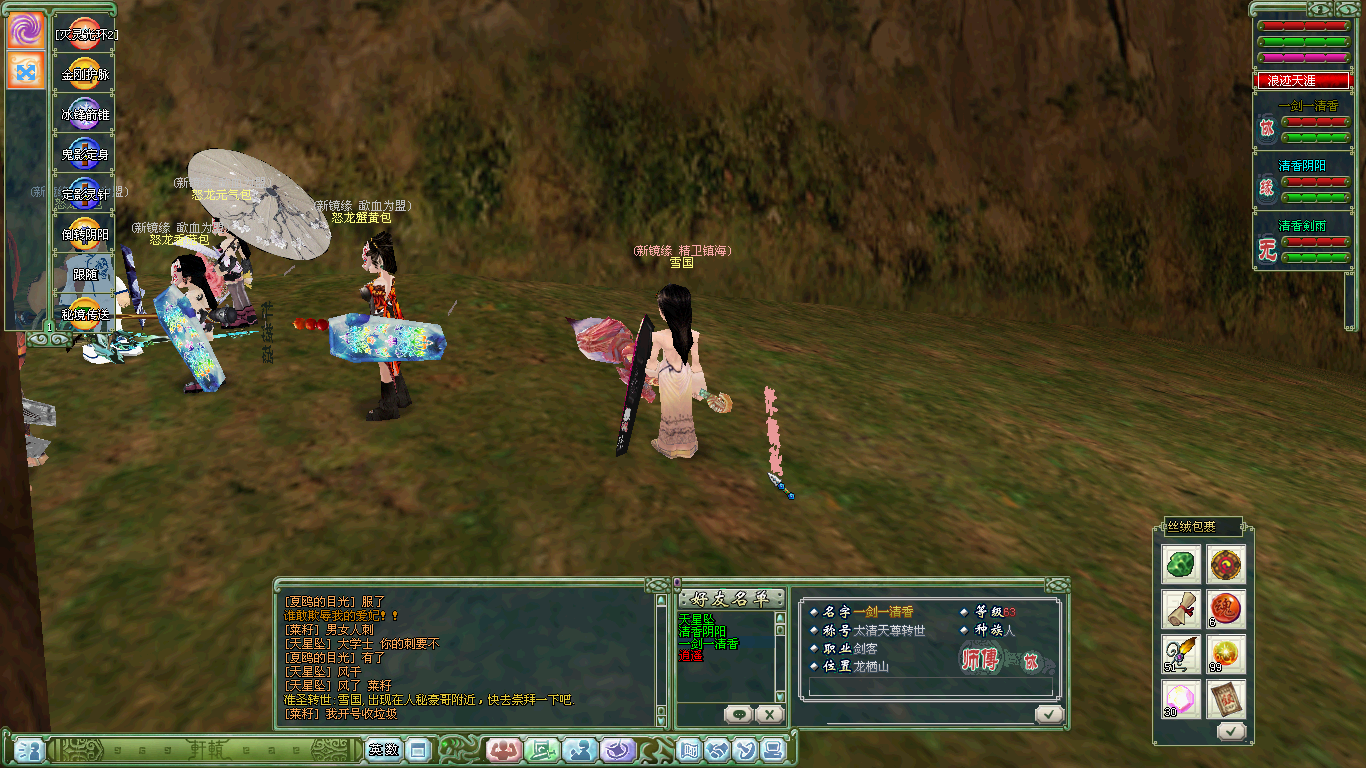Select friend 天星坠 in friends list
Screen dimensions: 1366x768
click(696, 620)
